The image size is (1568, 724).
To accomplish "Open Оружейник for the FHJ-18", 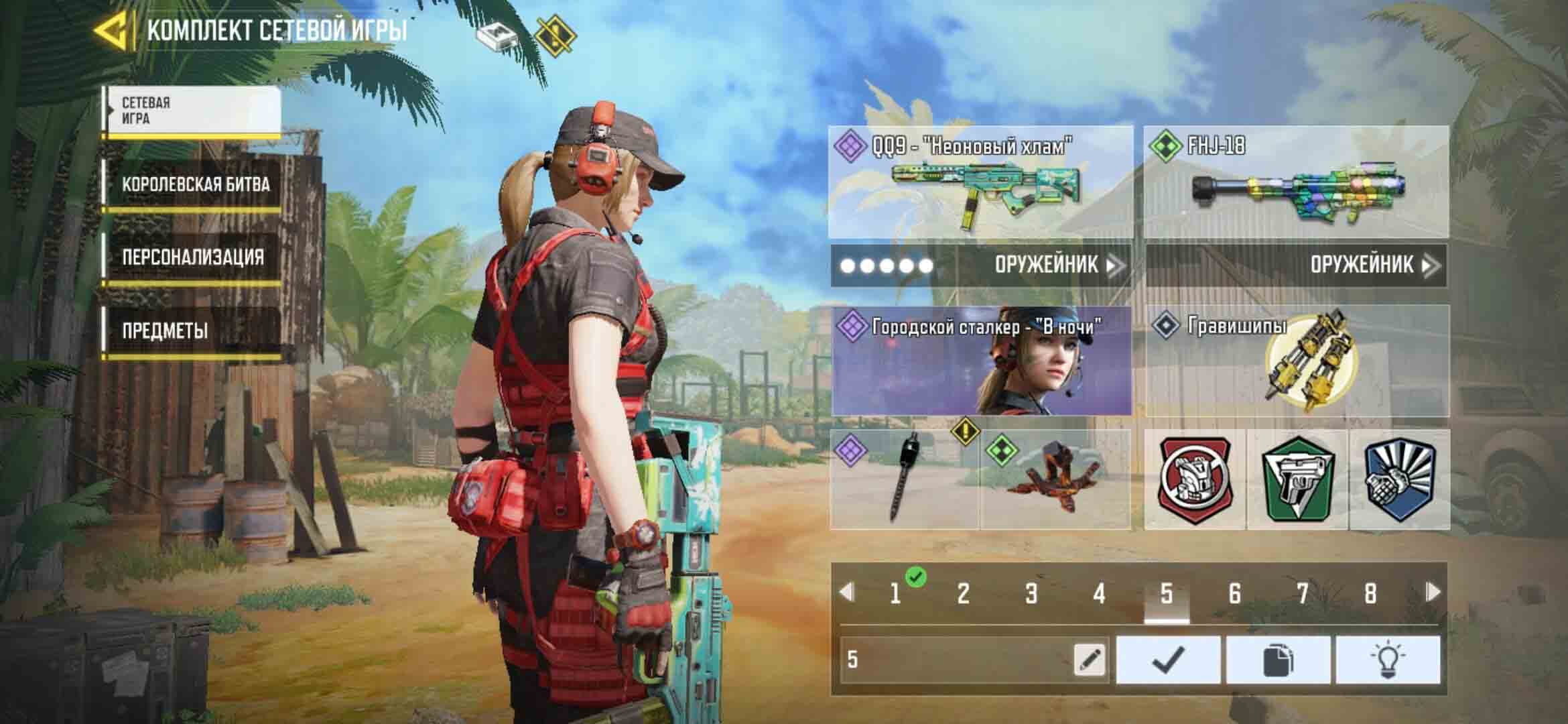I will pyautogui.click(x=1374, y=265).
